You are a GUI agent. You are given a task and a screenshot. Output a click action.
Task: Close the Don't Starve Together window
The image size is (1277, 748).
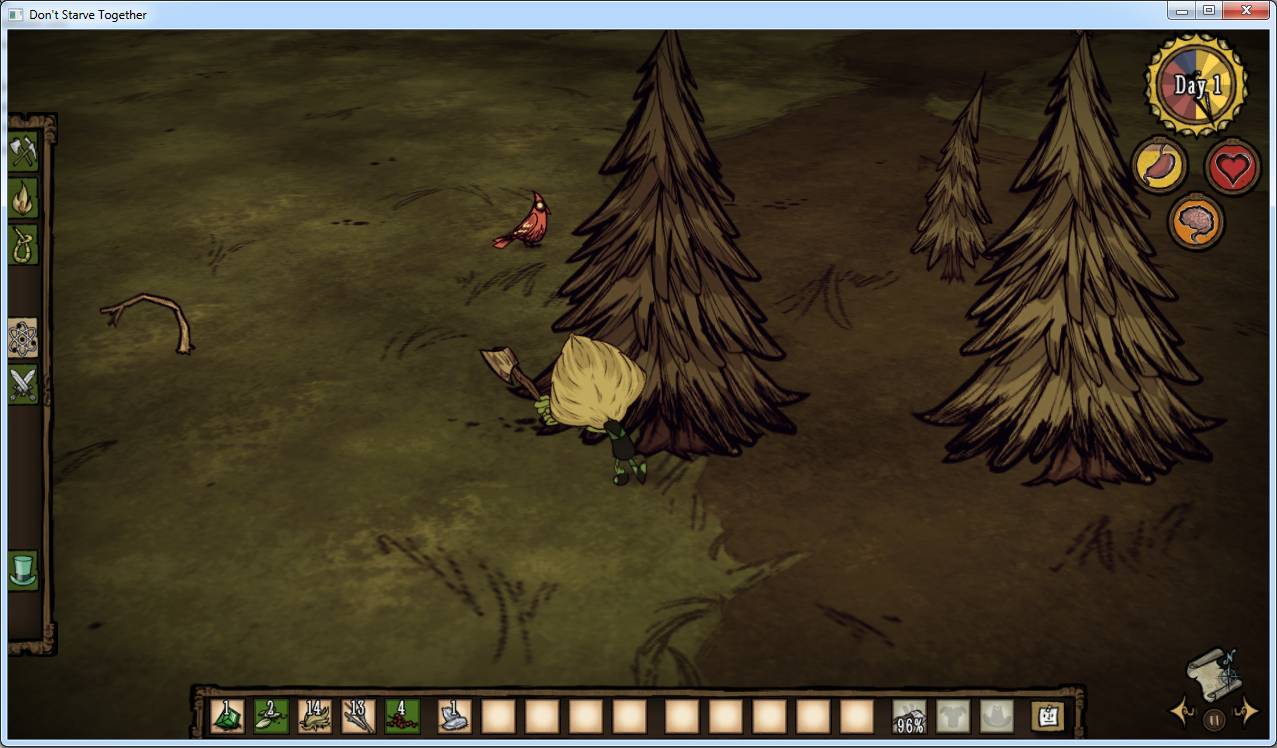pos(1246,10)
